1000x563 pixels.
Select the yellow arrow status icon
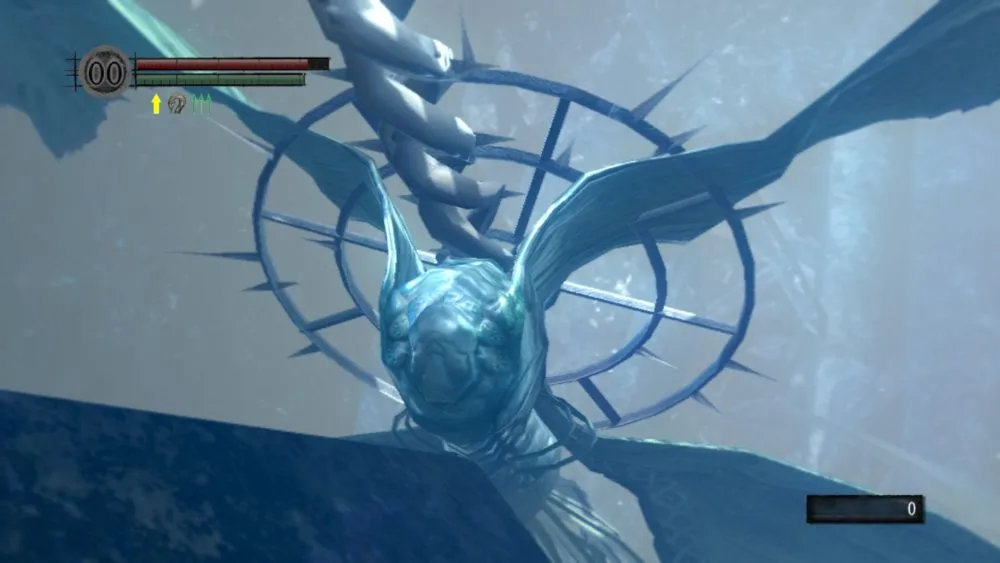(156, 104)
